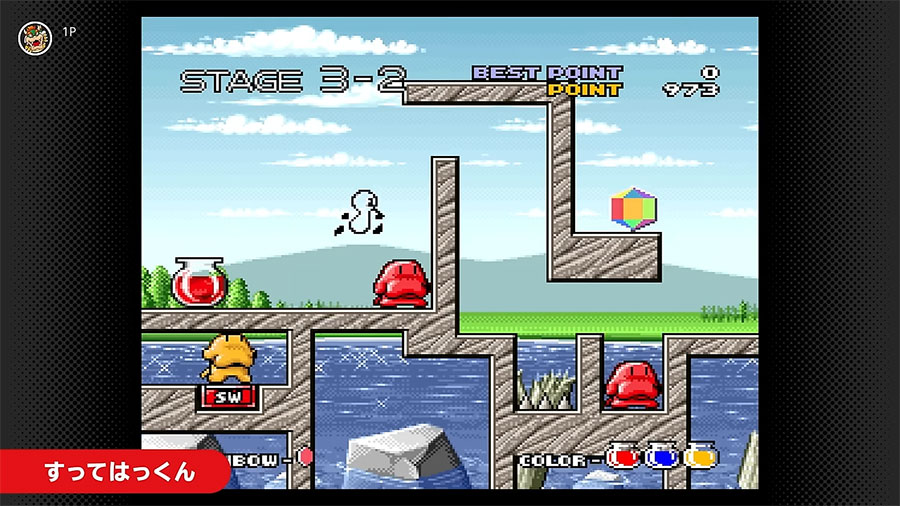Click the red color jar in the HUD
The height and width of the screenshot is (506, 900).
pos(623,457)
